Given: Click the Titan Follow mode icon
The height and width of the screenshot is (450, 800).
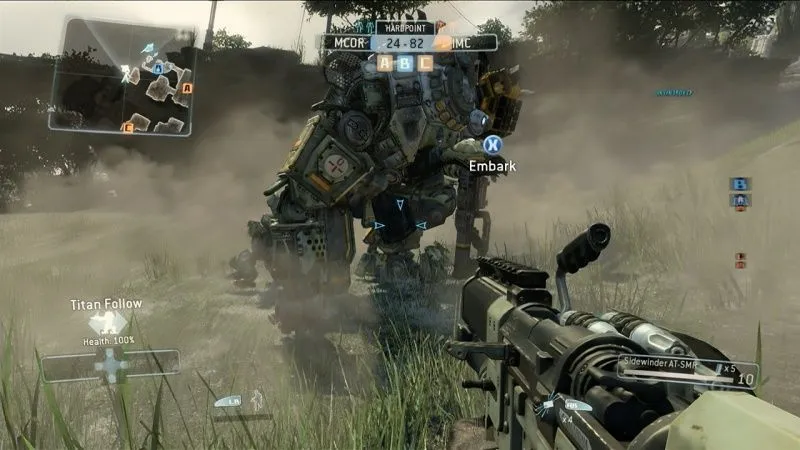Looking at the screenshot, I should 107,322.
